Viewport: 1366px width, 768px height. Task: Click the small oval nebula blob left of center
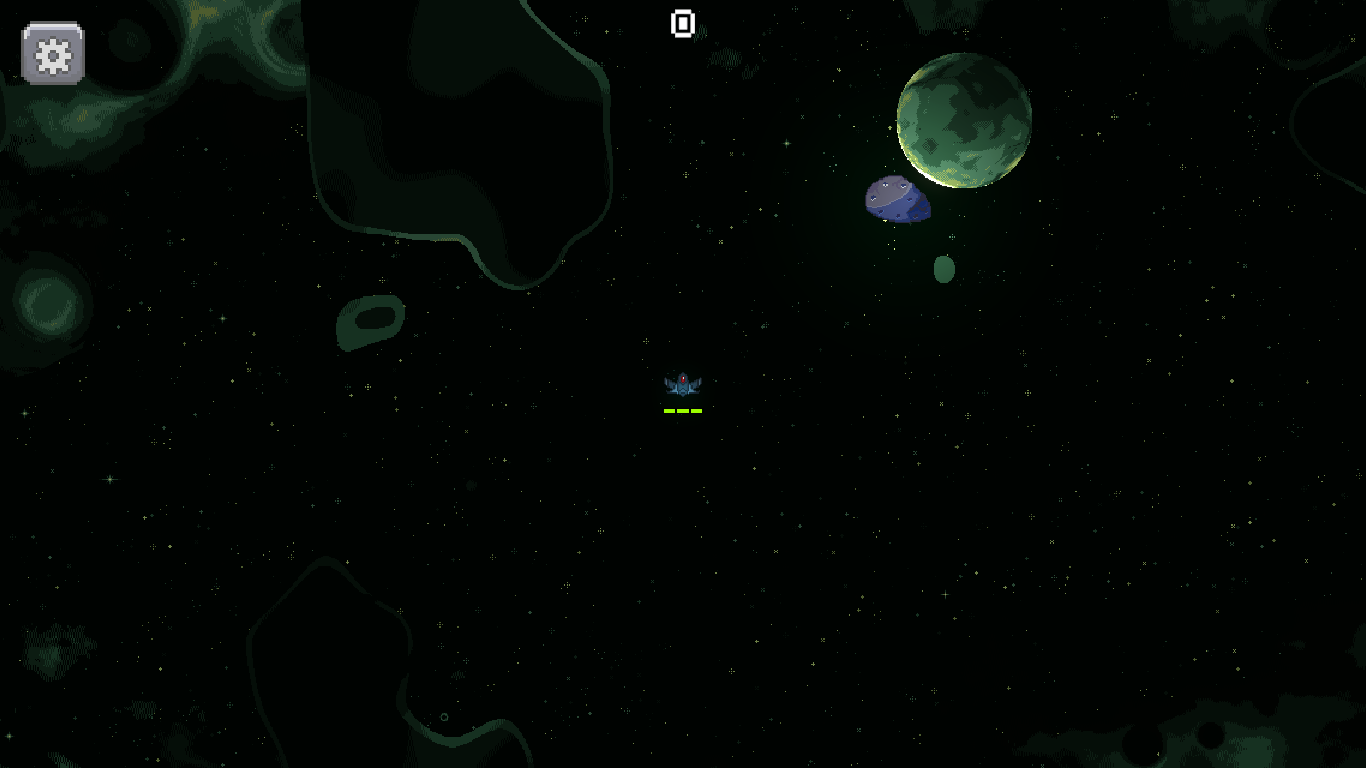coord(370,322)
